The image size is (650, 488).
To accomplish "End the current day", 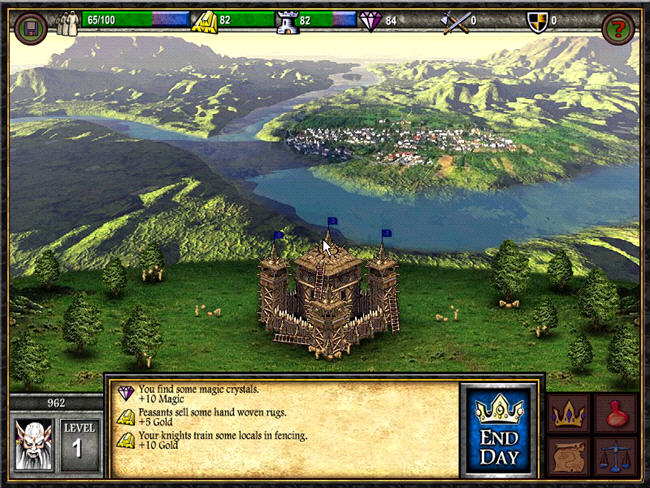I will (497, 428).
